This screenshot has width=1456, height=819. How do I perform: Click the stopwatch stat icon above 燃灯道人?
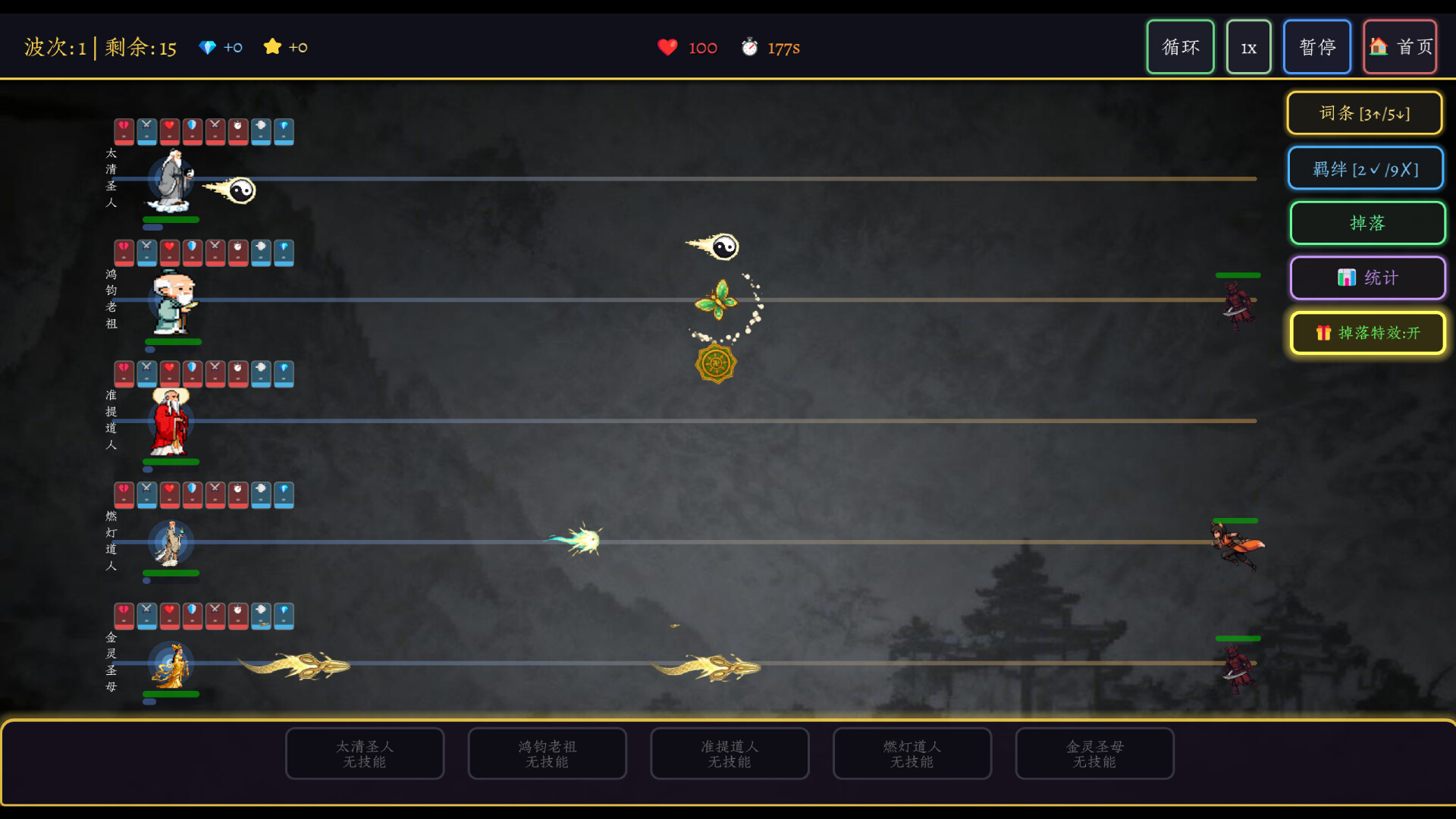pos(237,494)
